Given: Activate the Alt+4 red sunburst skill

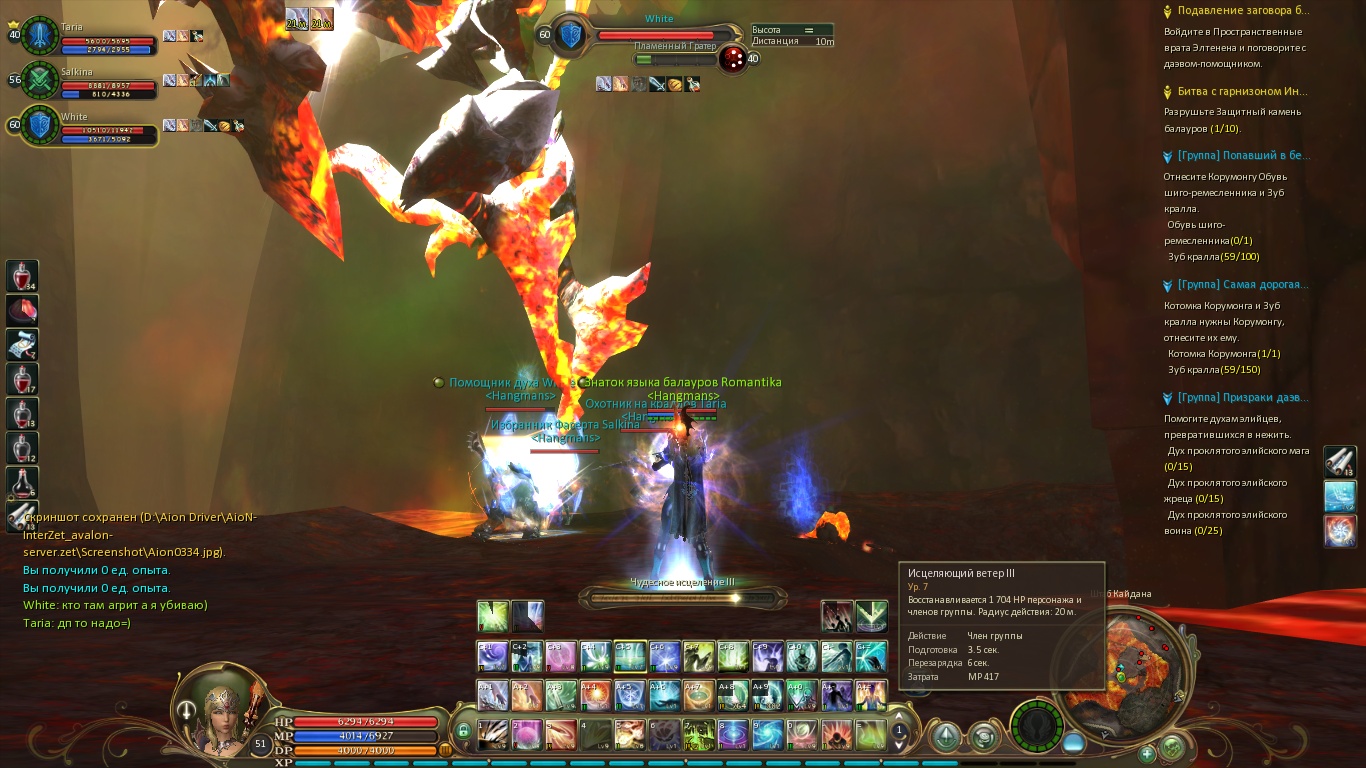Looking at the screenshot, I should click(595, 695).
